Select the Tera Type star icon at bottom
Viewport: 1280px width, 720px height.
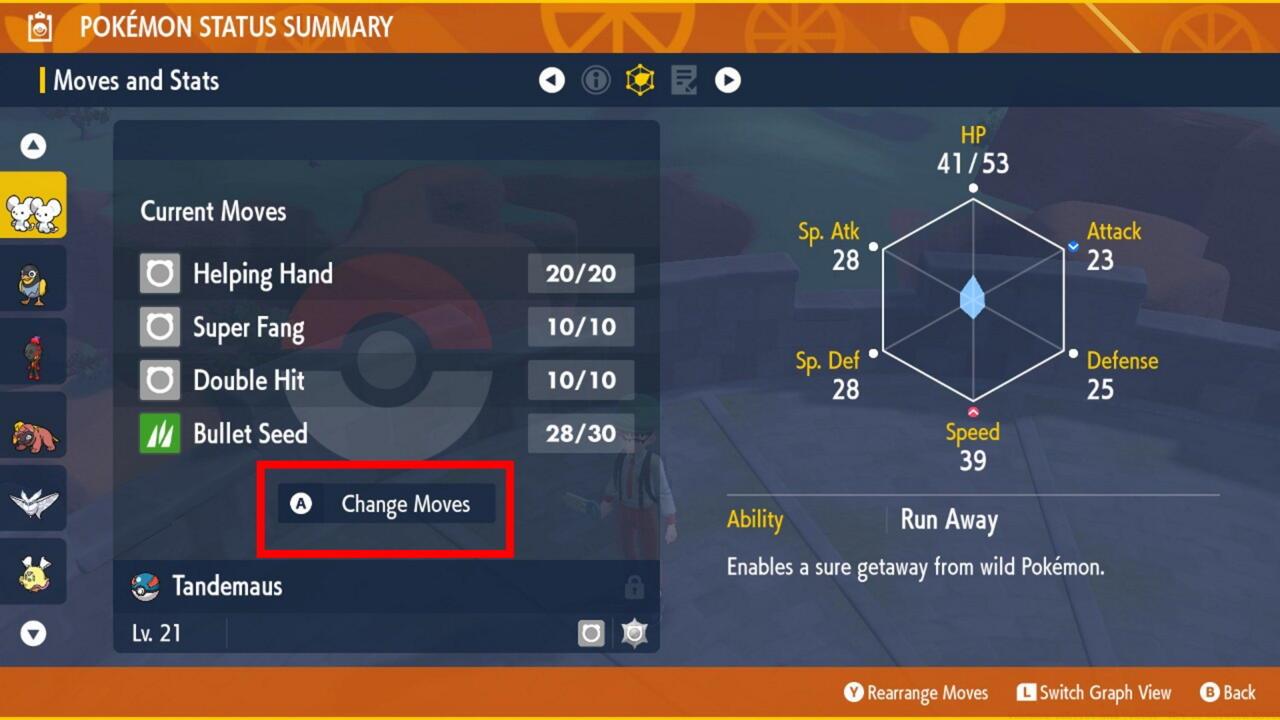(634, 633)
